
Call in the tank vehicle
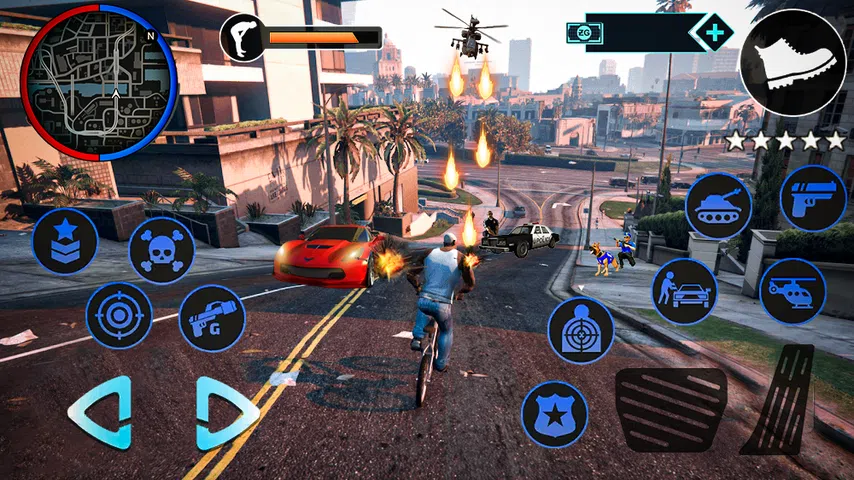tap(719, 205)
